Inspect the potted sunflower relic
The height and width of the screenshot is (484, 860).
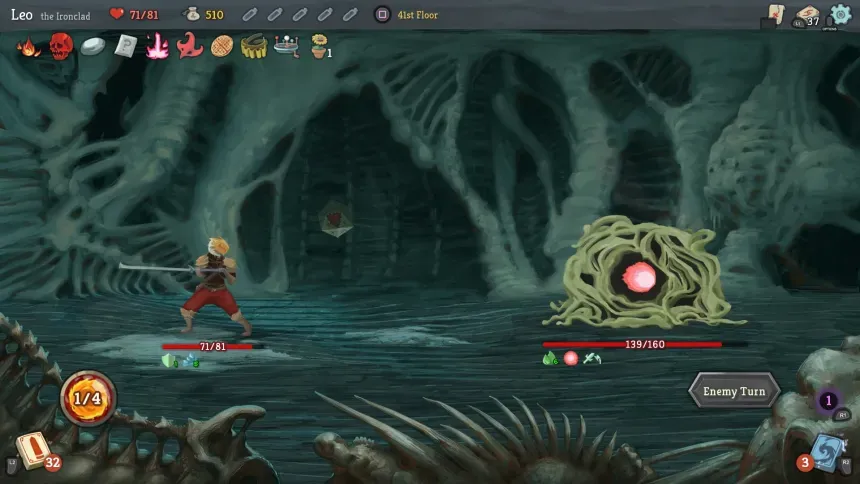[x=319, y=46]
